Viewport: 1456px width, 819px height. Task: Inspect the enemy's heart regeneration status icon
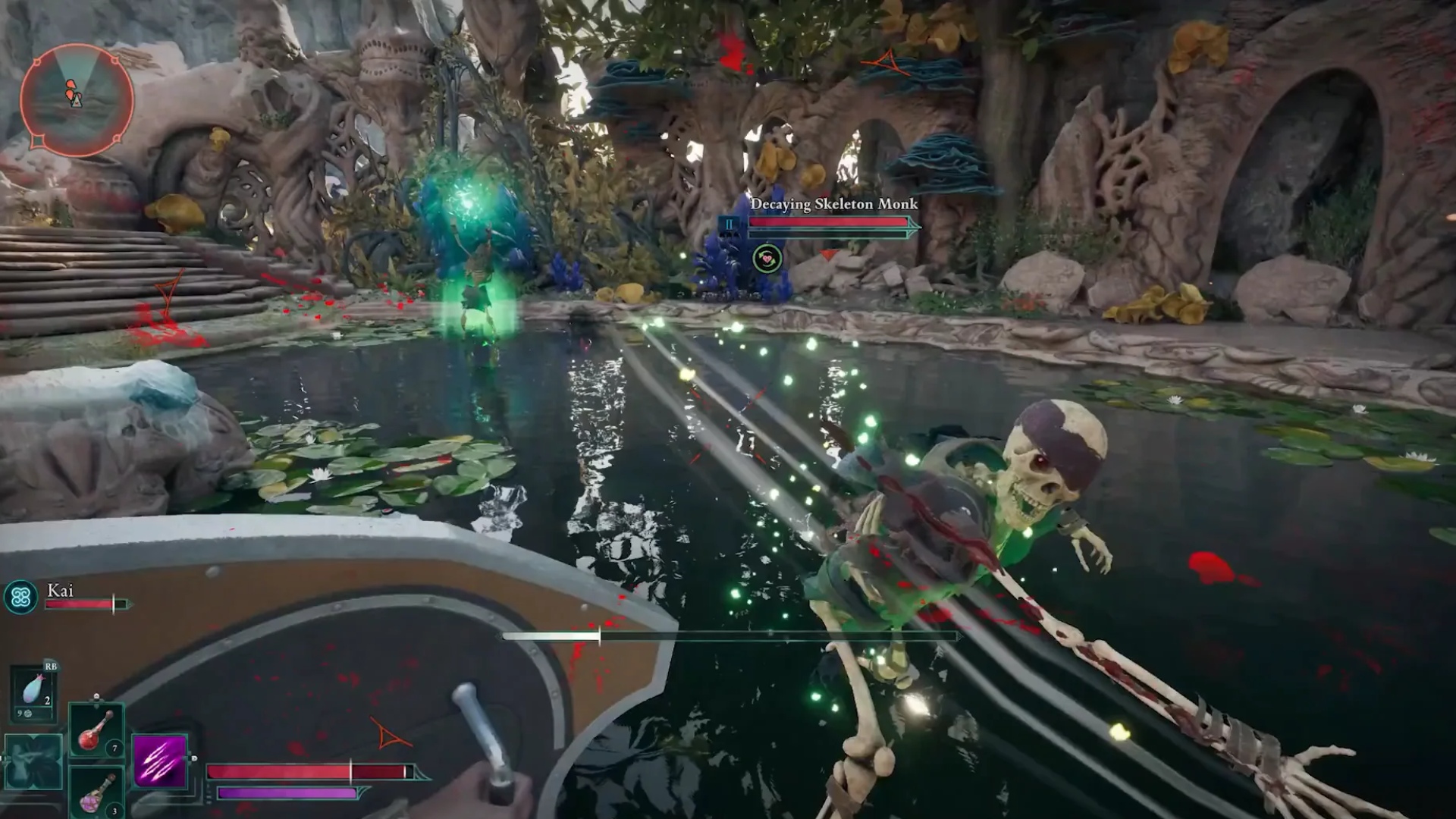tap(767, 259)
